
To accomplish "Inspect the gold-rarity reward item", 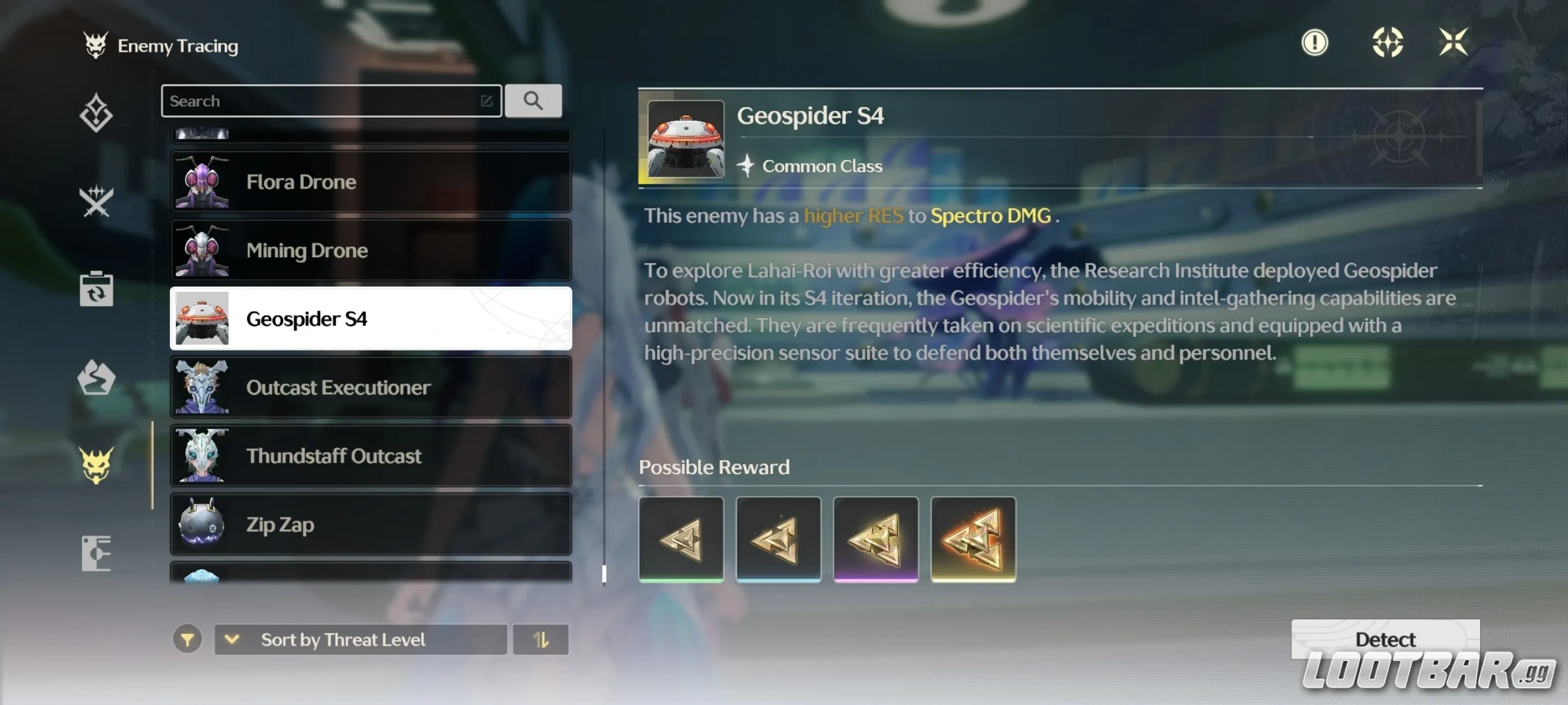I will point(972,539).
